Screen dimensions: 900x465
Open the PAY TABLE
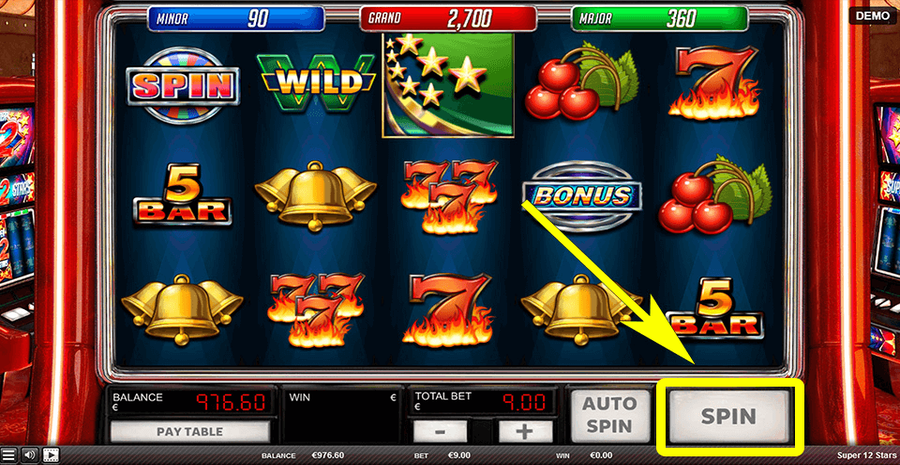(189, 432)
